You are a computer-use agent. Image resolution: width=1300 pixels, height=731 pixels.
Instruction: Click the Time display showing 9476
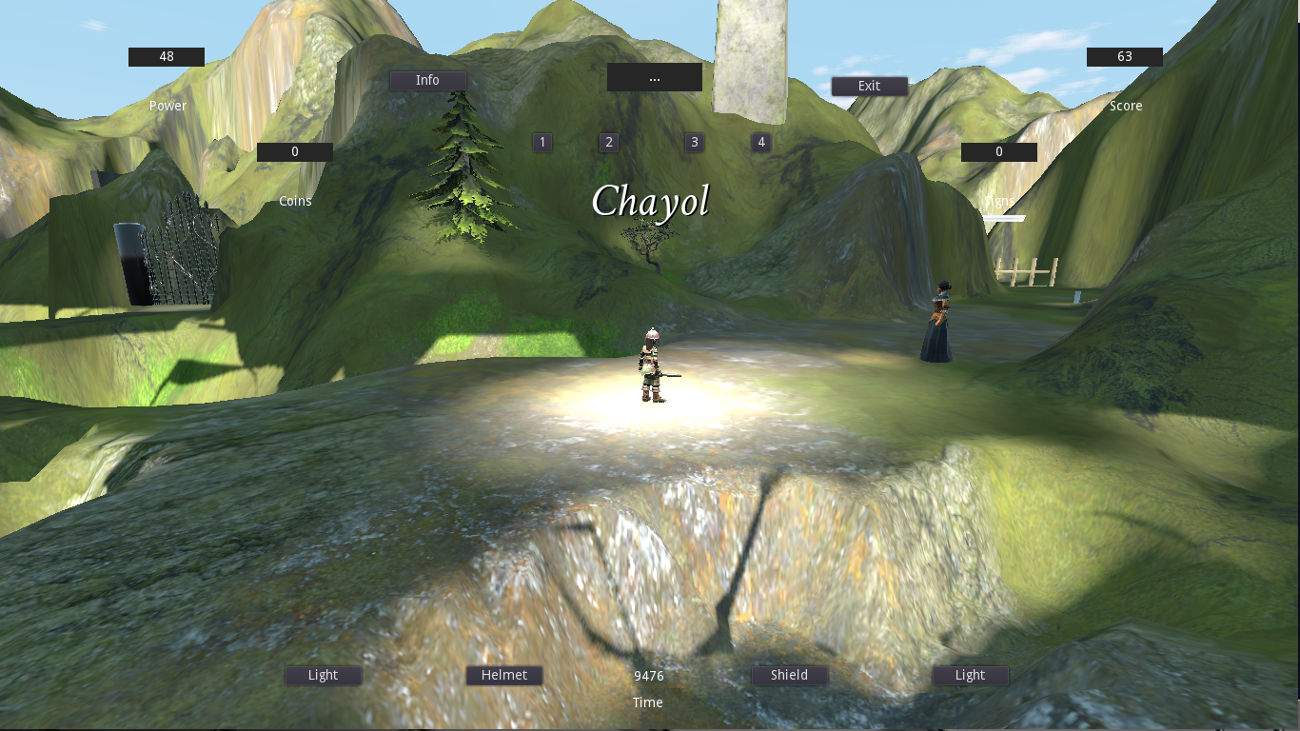point(647,675)
